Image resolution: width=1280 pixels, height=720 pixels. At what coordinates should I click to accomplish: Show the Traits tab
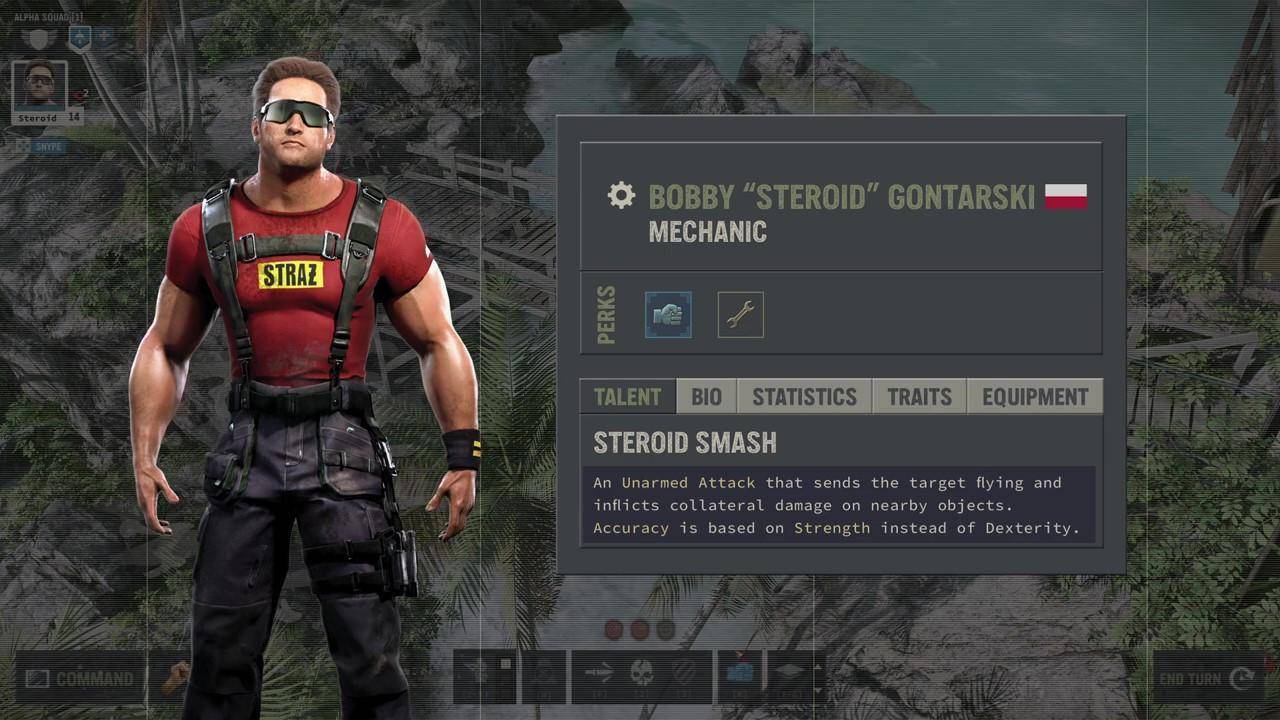(x=919, y=397)
